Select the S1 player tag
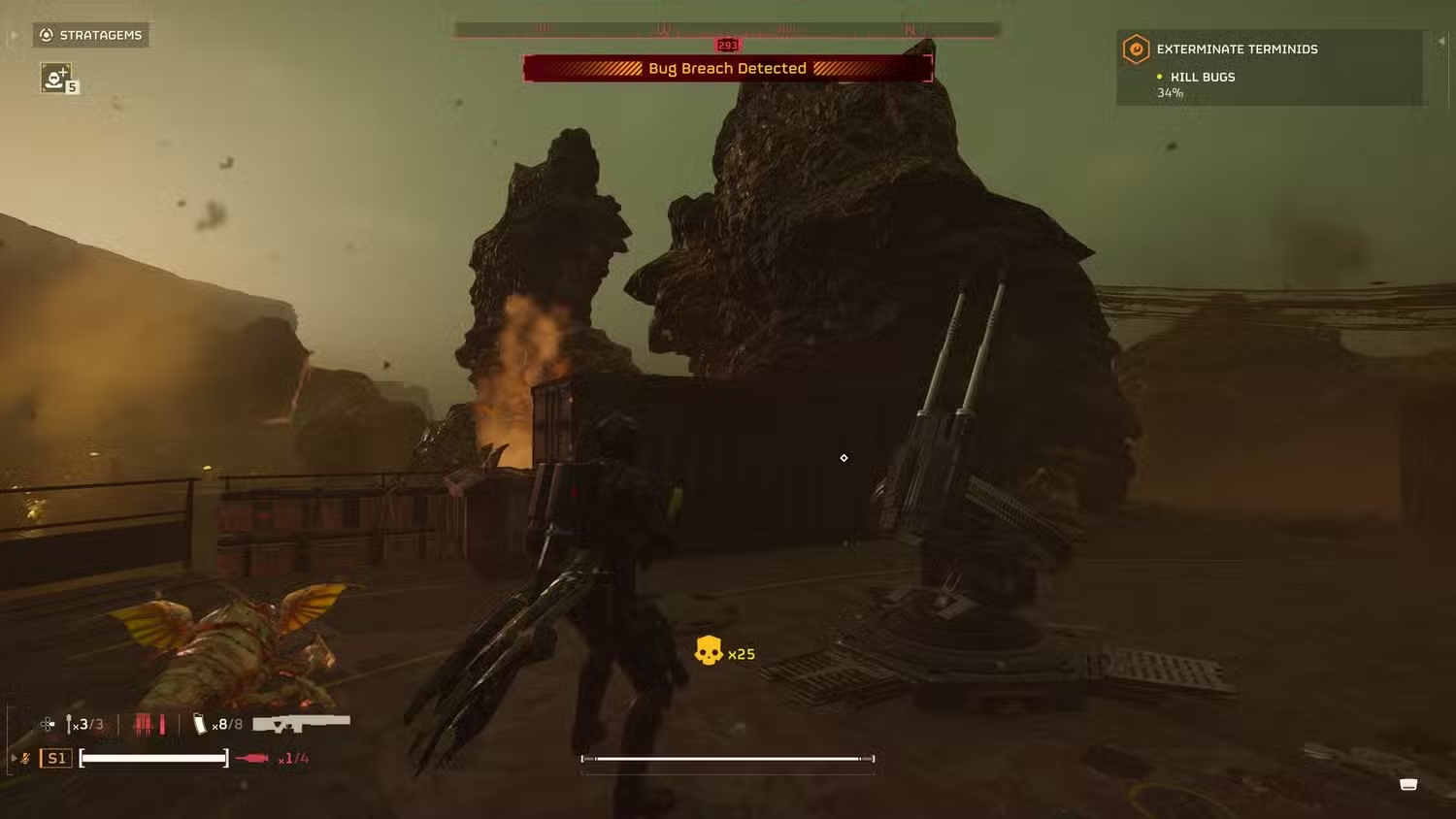 (x=56, y=758)
